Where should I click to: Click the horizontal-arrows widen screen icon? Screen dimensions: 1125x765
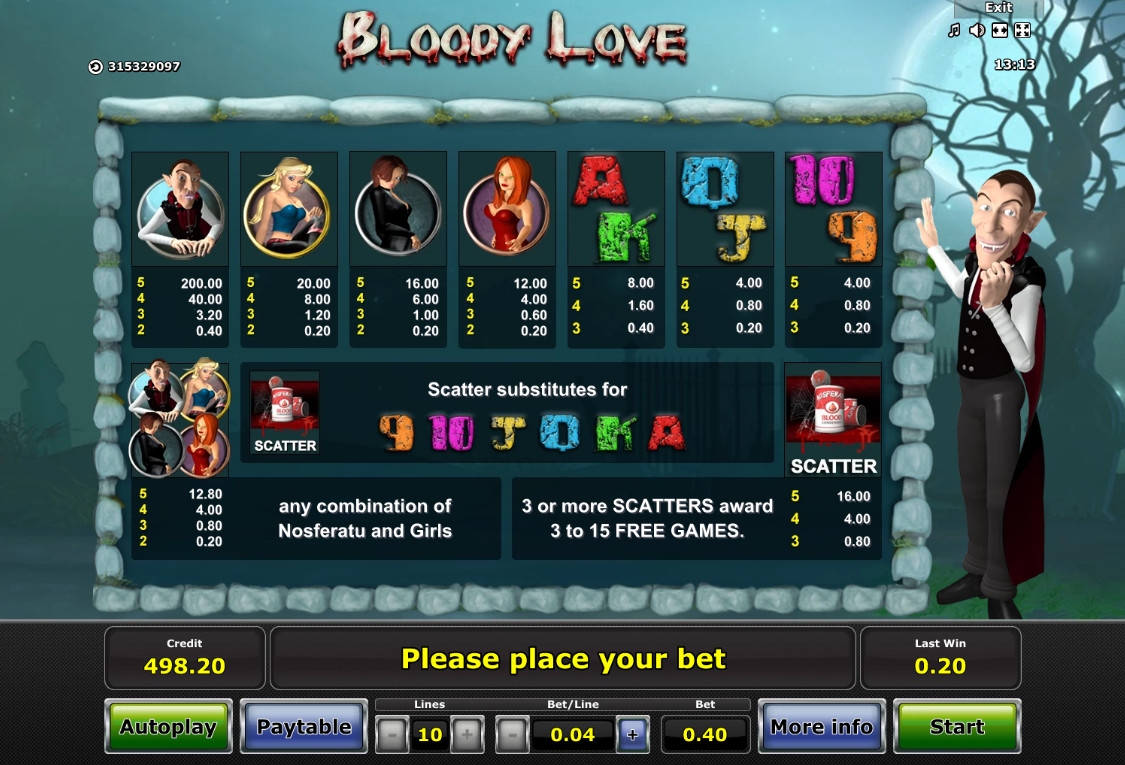point(999,31)
